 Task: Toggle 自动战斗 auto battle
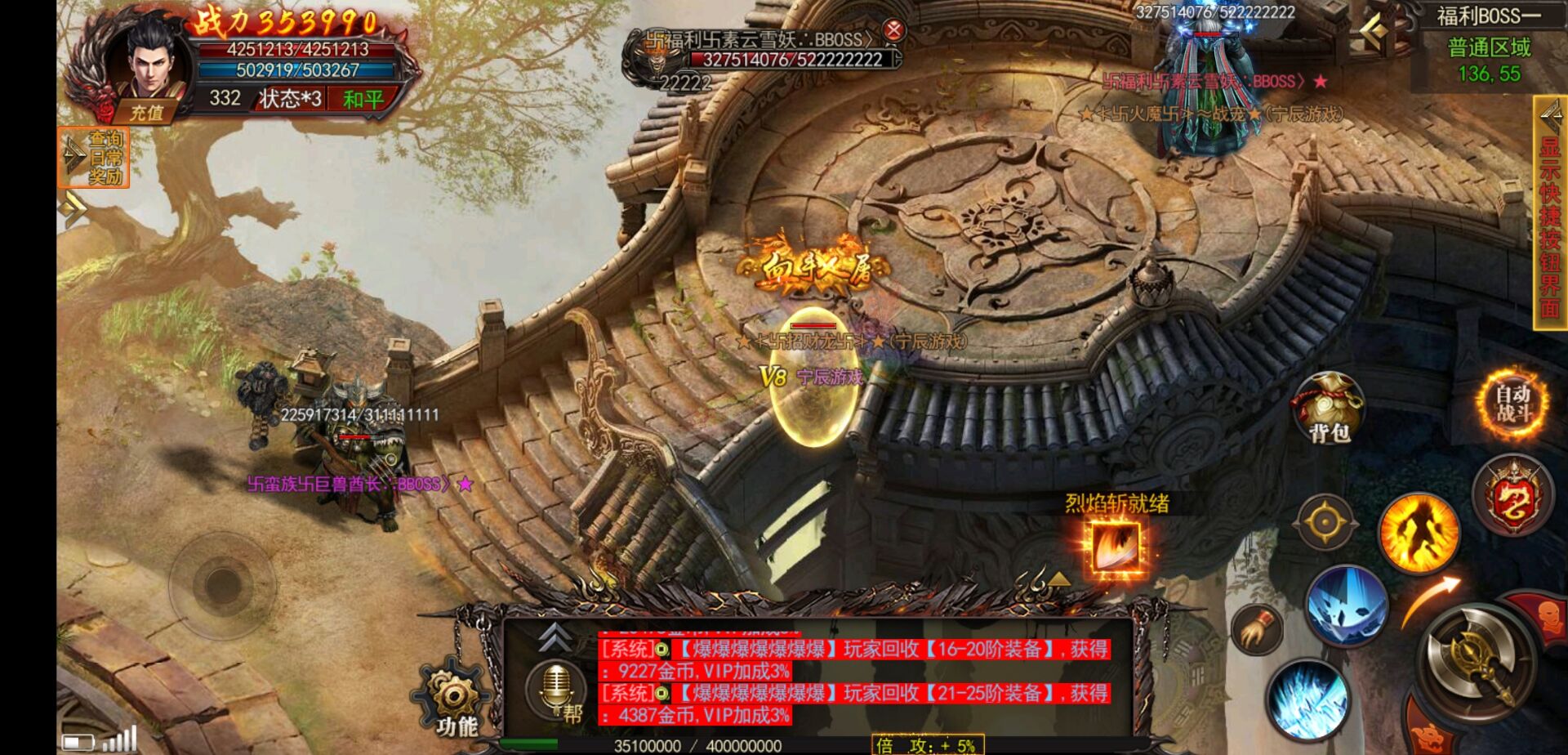(x=1512, y=403)
